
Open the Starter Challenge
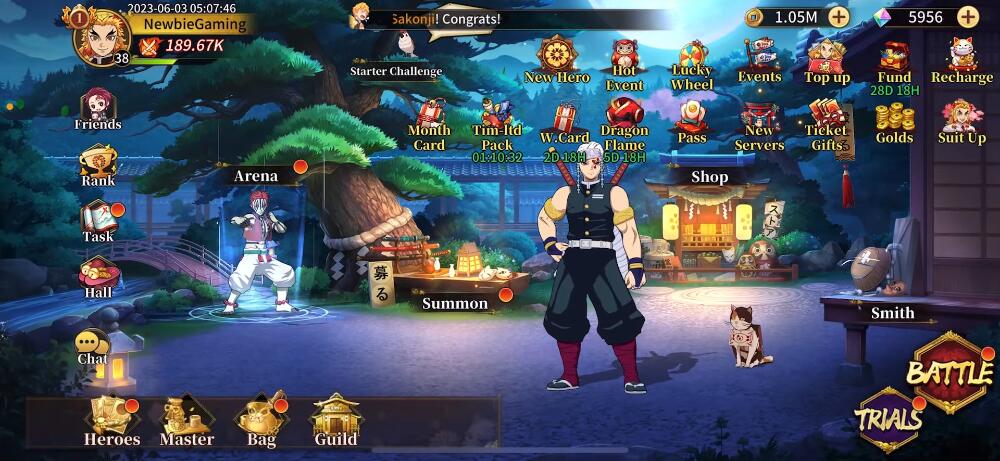398,54
